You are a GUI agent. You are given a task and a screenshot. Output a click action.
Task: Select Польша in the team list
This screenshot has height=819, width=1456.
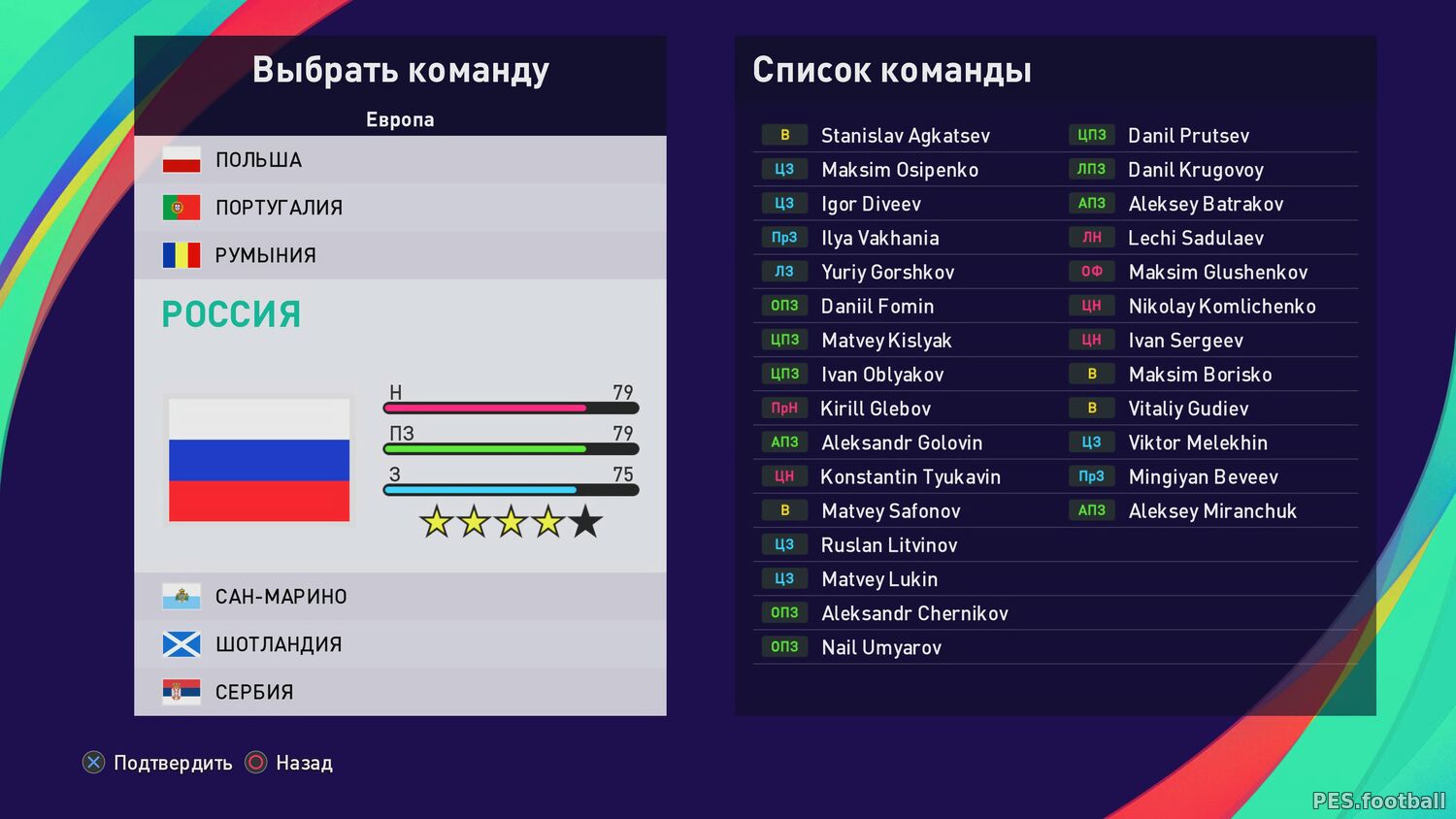tap(399, 160)
